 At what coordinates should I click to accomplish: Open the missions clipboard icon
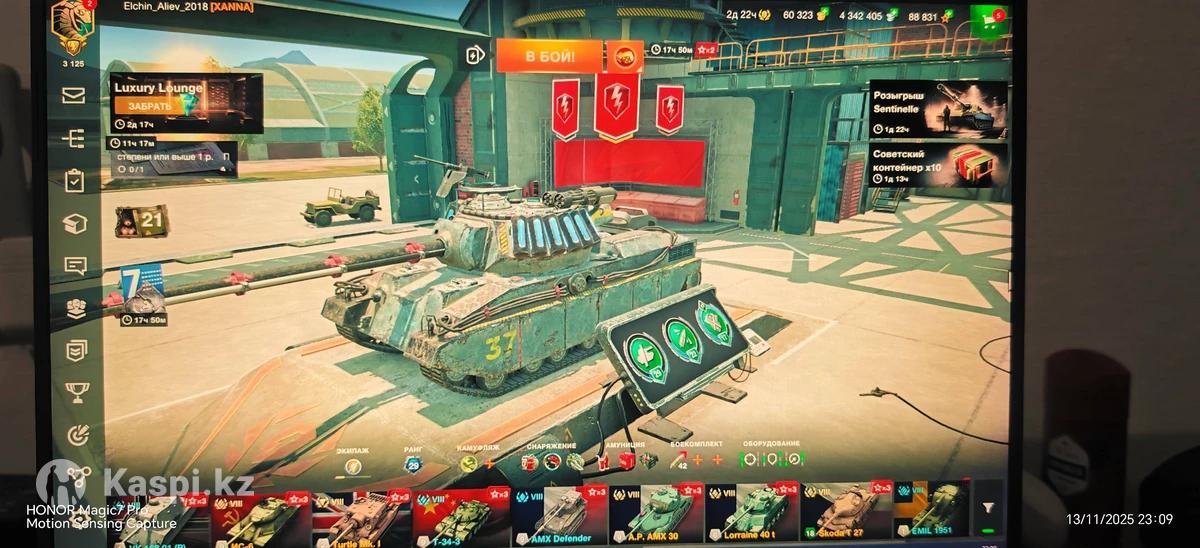click(74, 181)
